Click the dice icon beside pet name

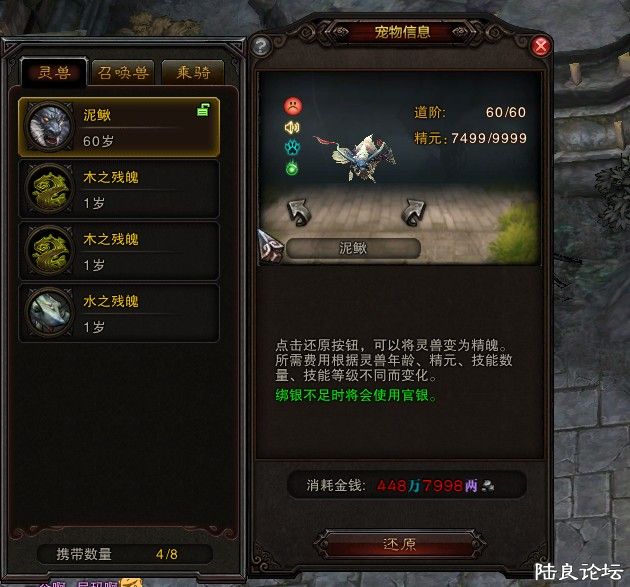[x=271, y=243]
